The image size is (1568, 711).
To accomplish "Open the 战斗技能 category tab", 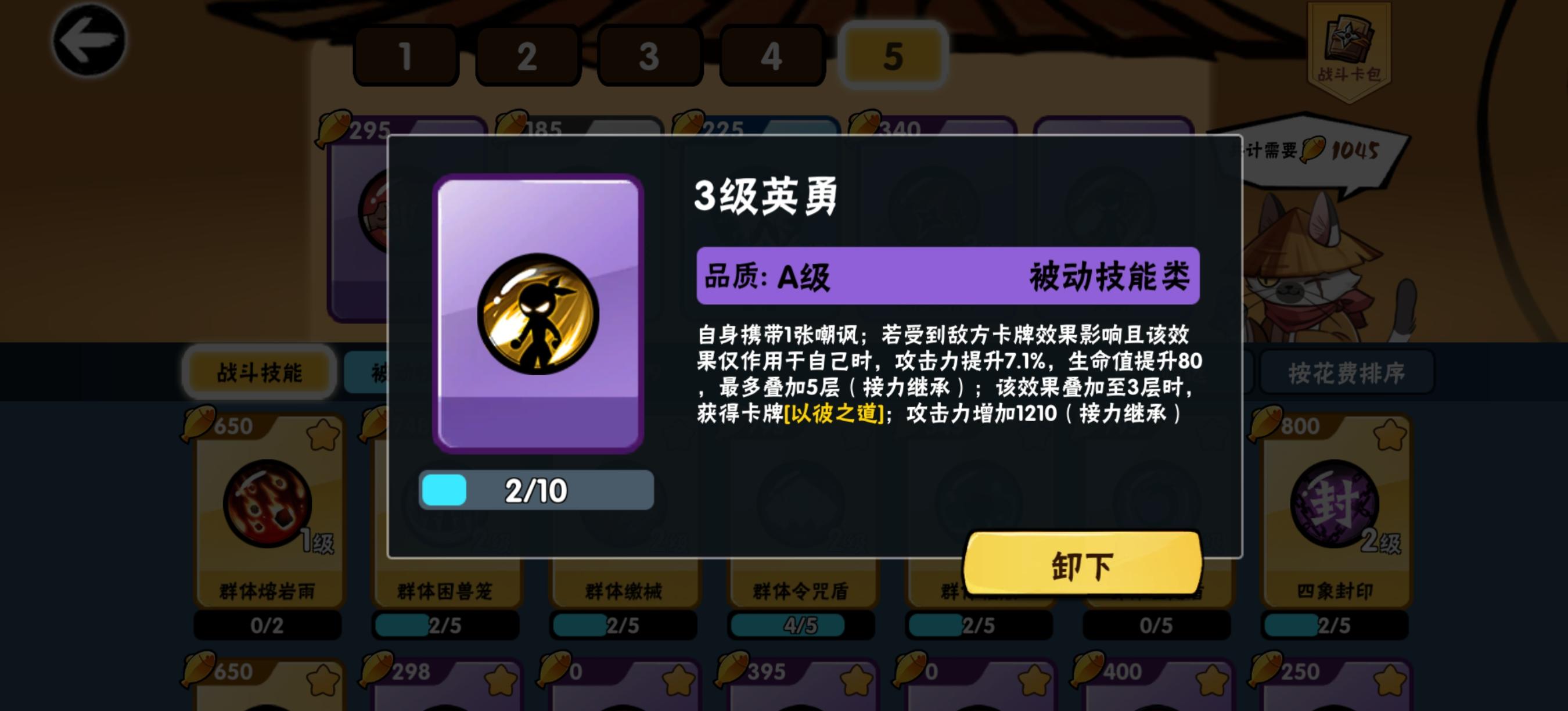I will 258,374.
